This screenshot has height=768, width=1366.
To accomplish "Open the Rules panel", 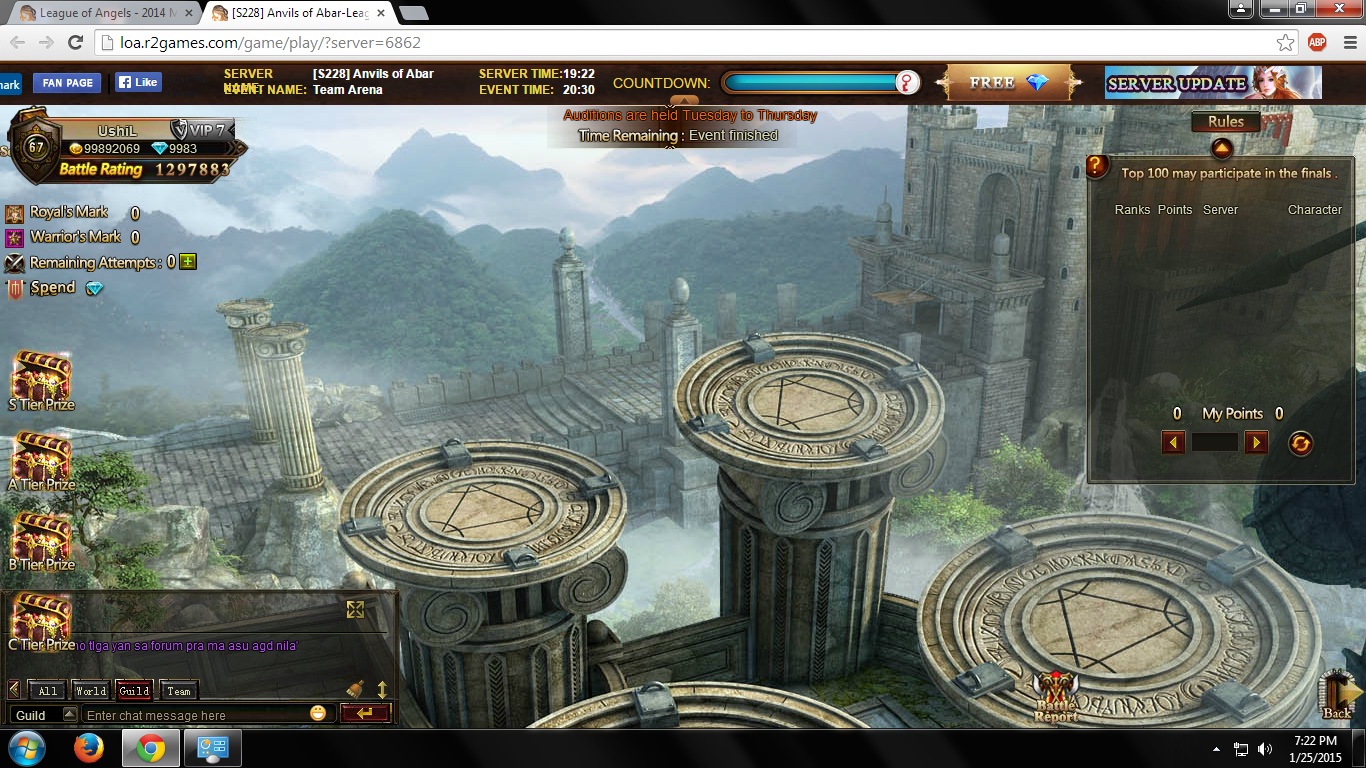I will point(1225,122).
